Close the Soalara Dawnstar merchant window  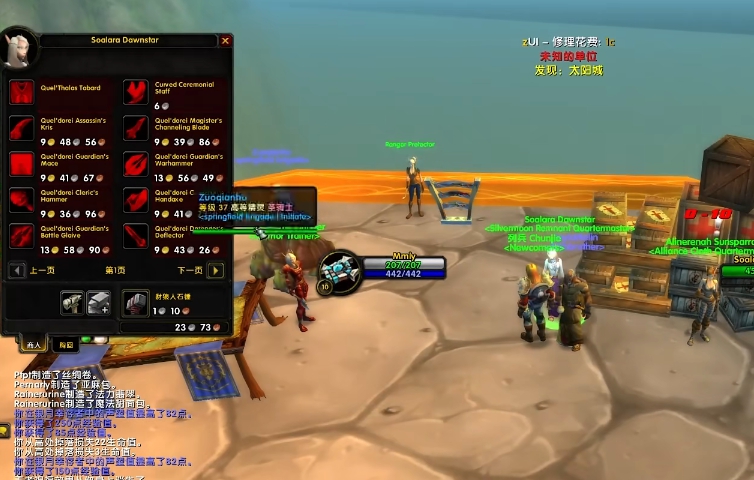(225, 41)
